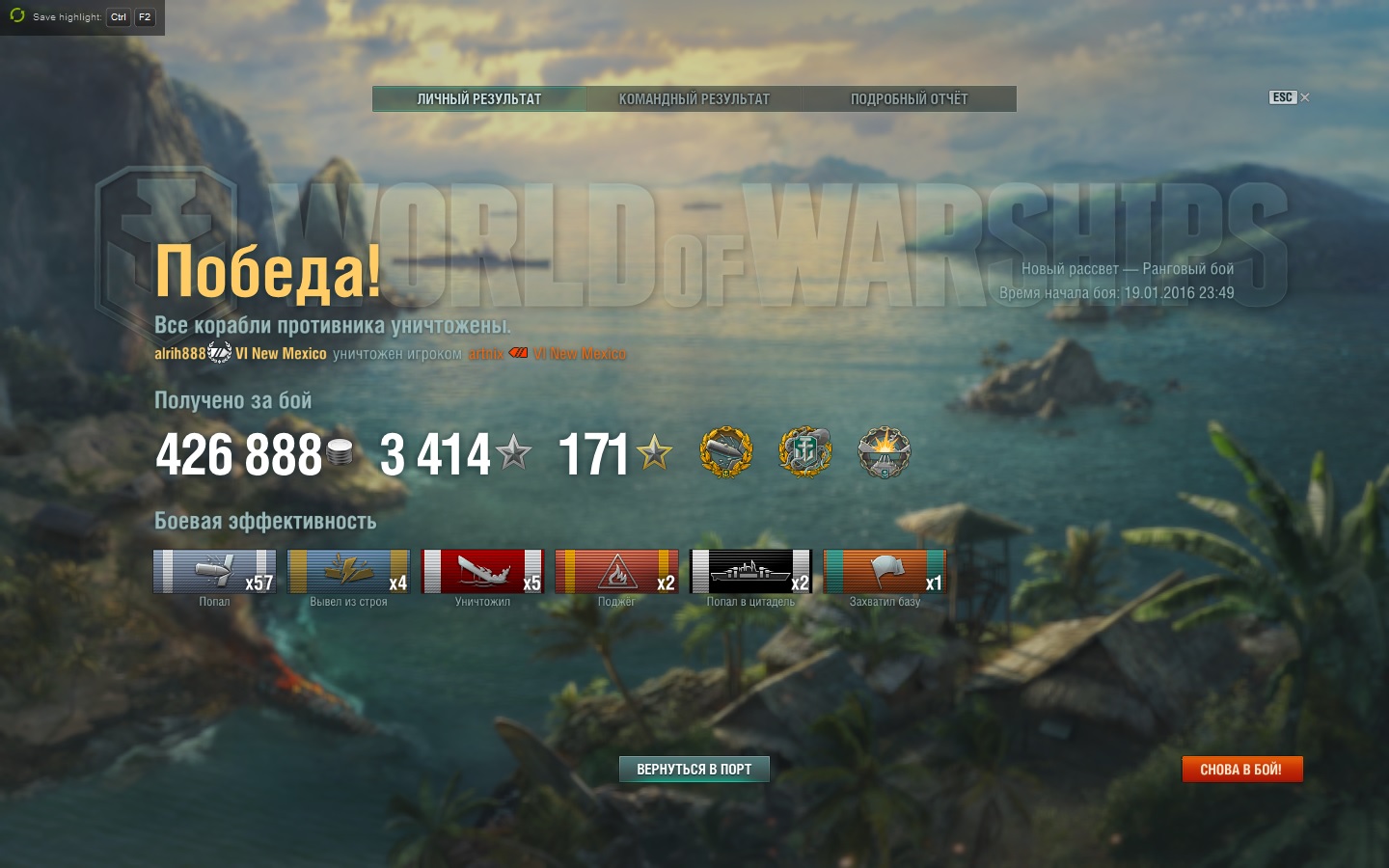Image resolution: width=1389 pixels, height=868 pixels.
Task: Click Вернуться в порт button
Action: (694, 769)
